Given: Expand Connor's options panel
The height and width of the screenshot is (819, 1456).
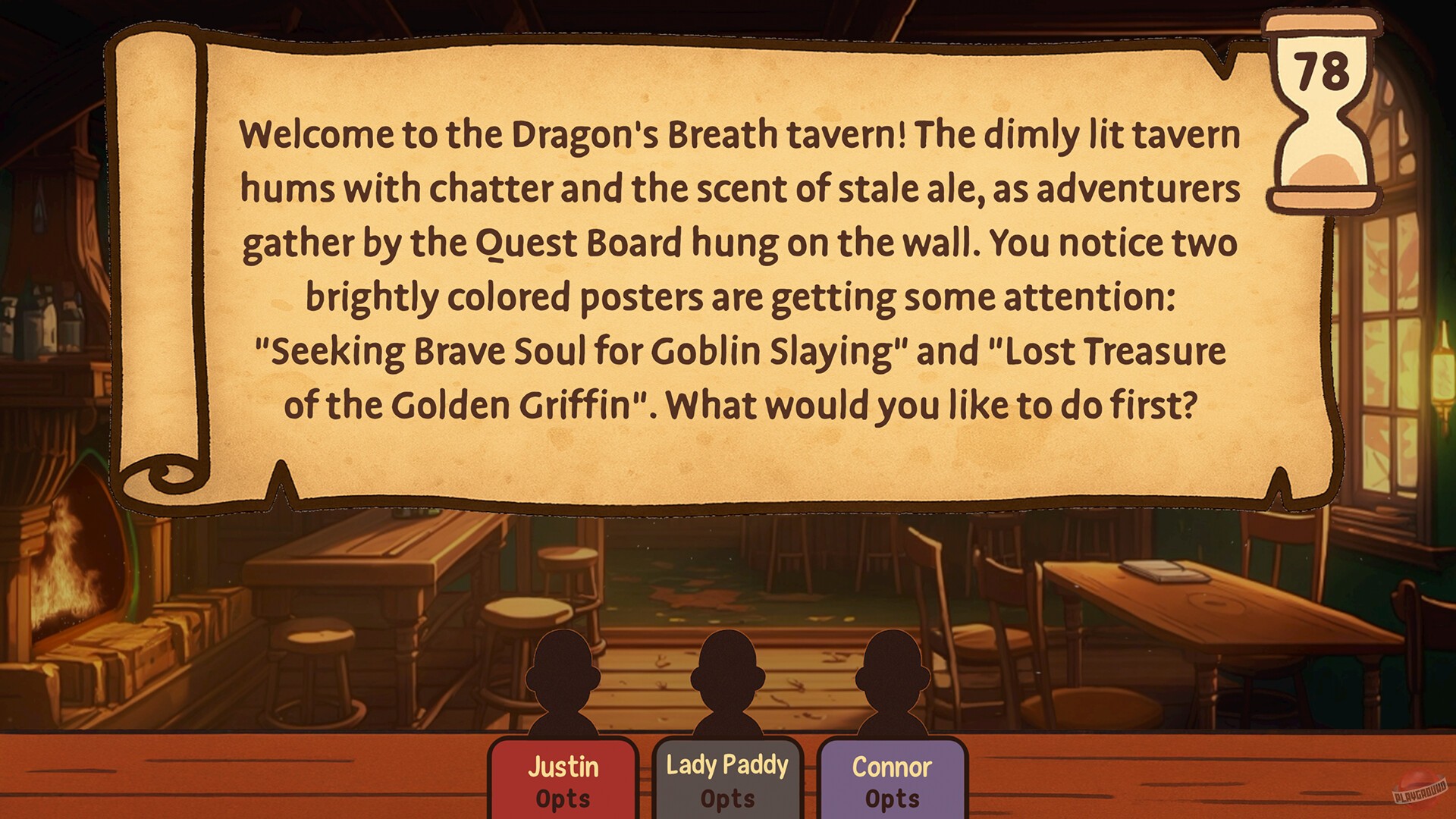Looking at the screenshot, I should tap(892, 798).
